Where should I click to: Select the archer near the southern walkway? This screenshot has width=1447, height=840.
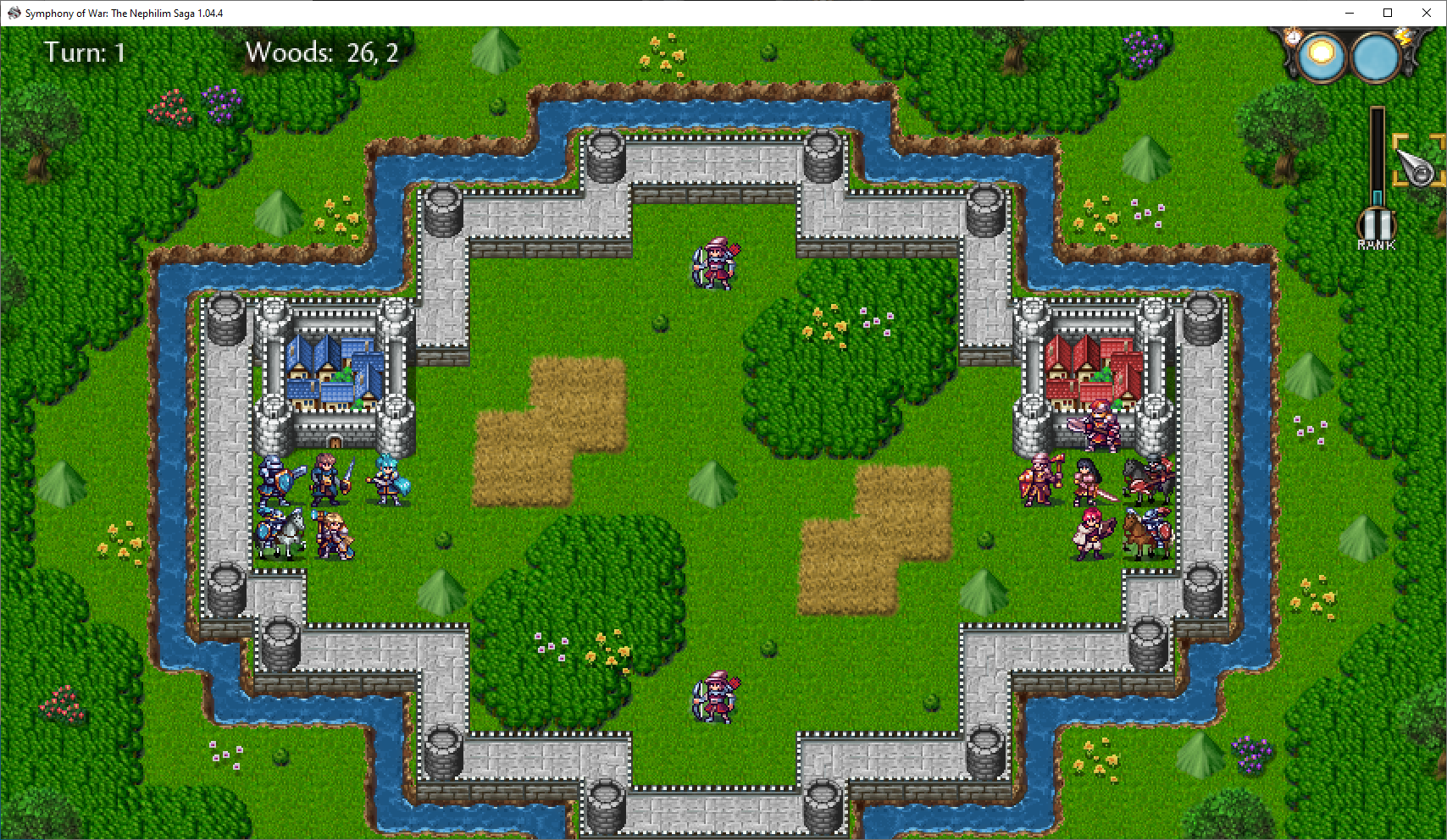(x=716, y=694)
